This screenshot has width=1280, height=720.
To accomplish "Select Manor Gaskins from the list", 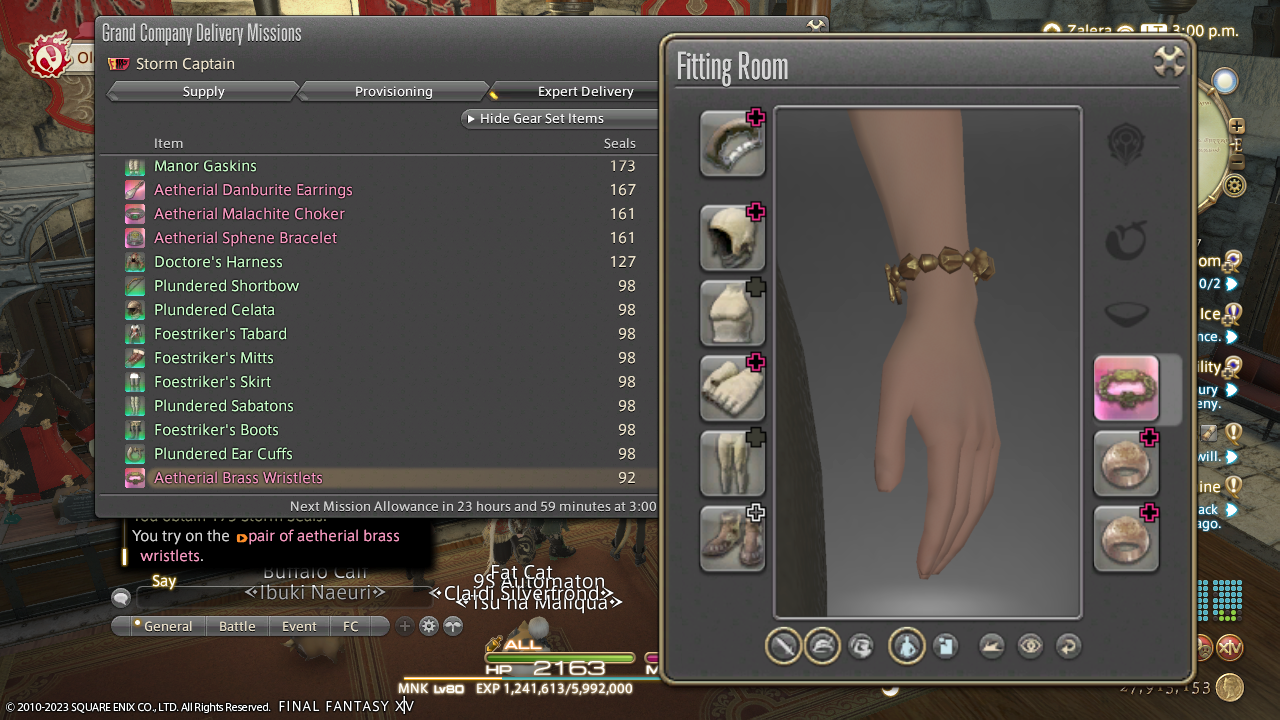I will pos(205,166).
